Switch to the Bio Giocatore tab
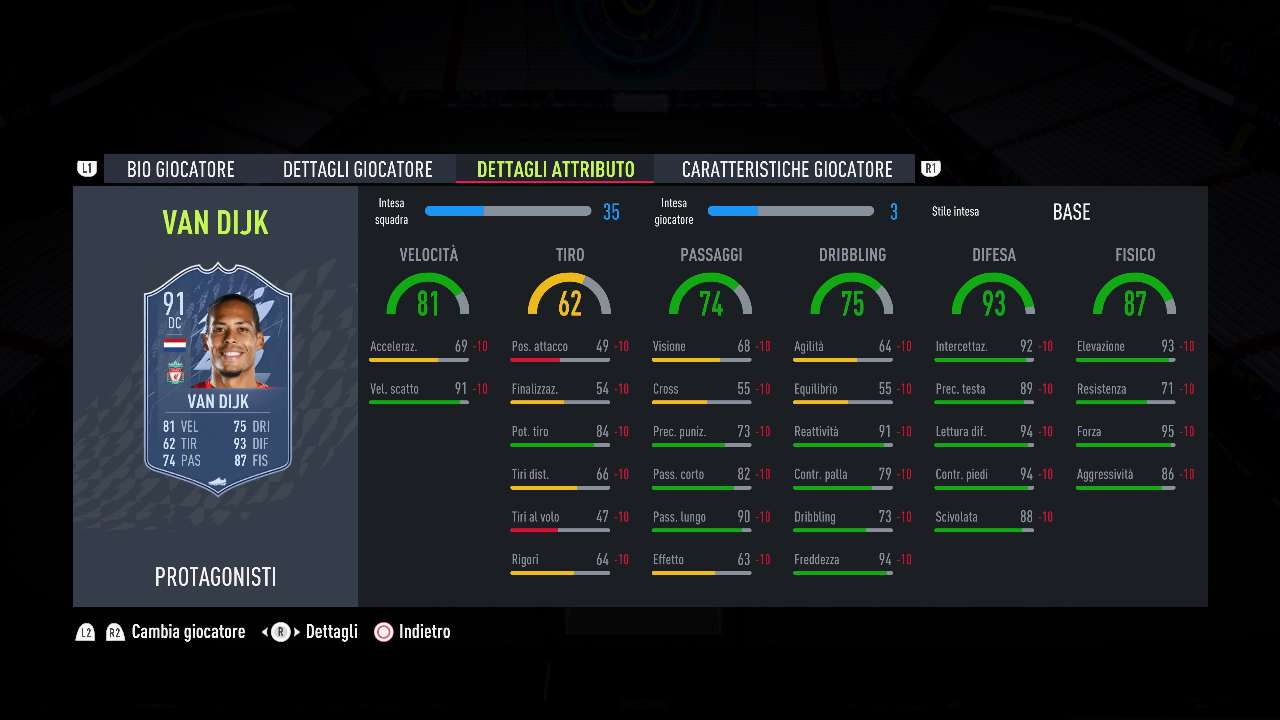 (180, 169)
